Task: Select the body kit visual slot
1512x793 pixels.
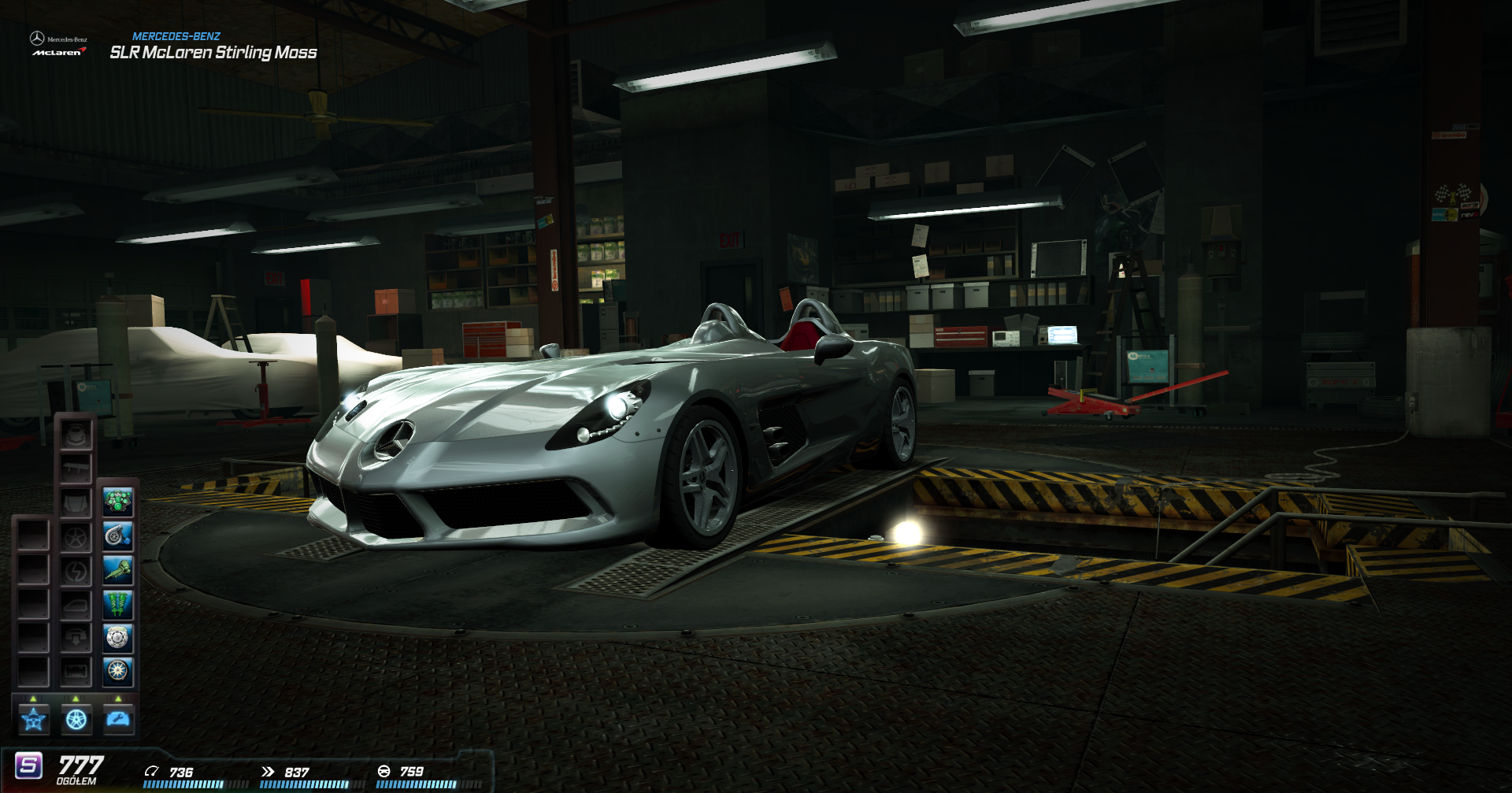Action: point(76,435)
